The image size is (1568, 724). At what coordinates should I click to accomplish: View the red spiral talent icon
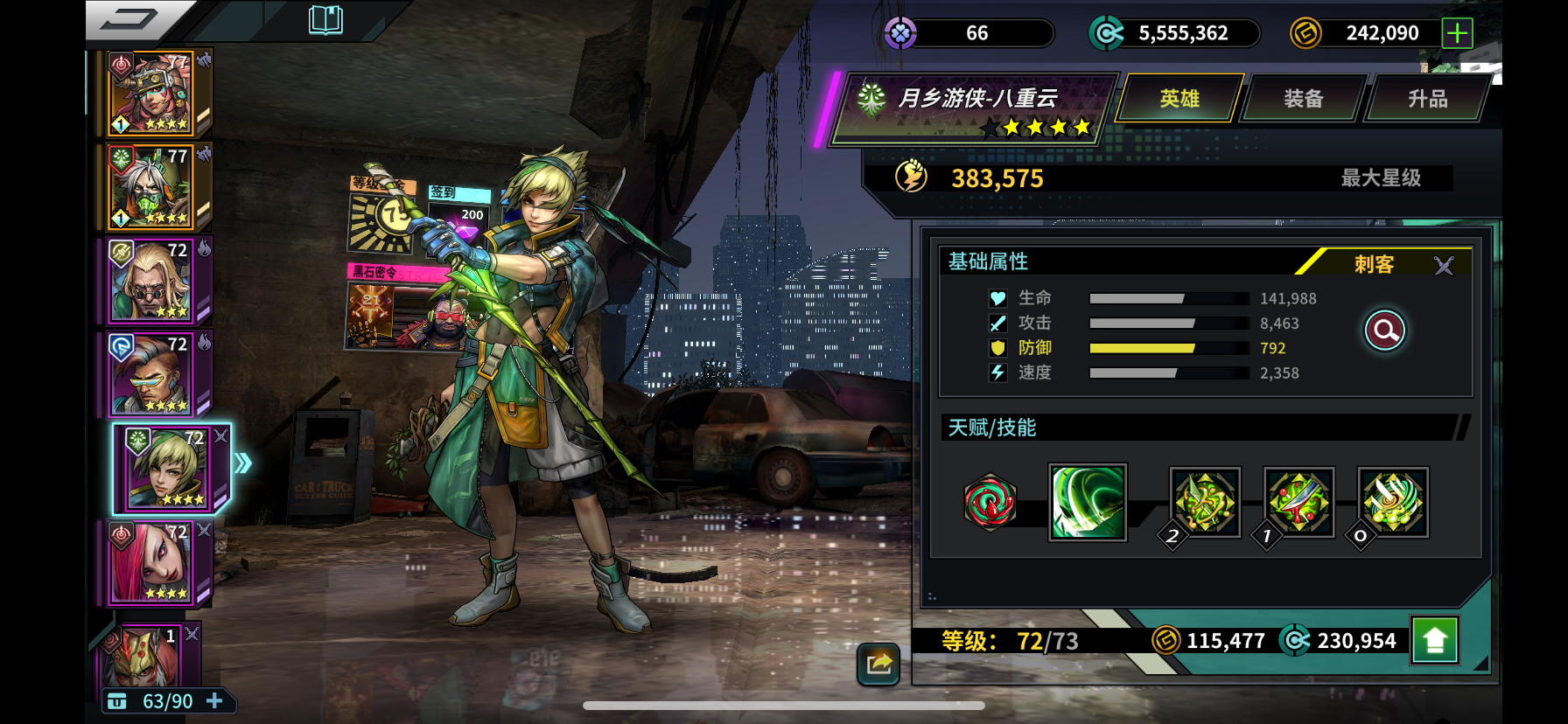click(990, 503)
